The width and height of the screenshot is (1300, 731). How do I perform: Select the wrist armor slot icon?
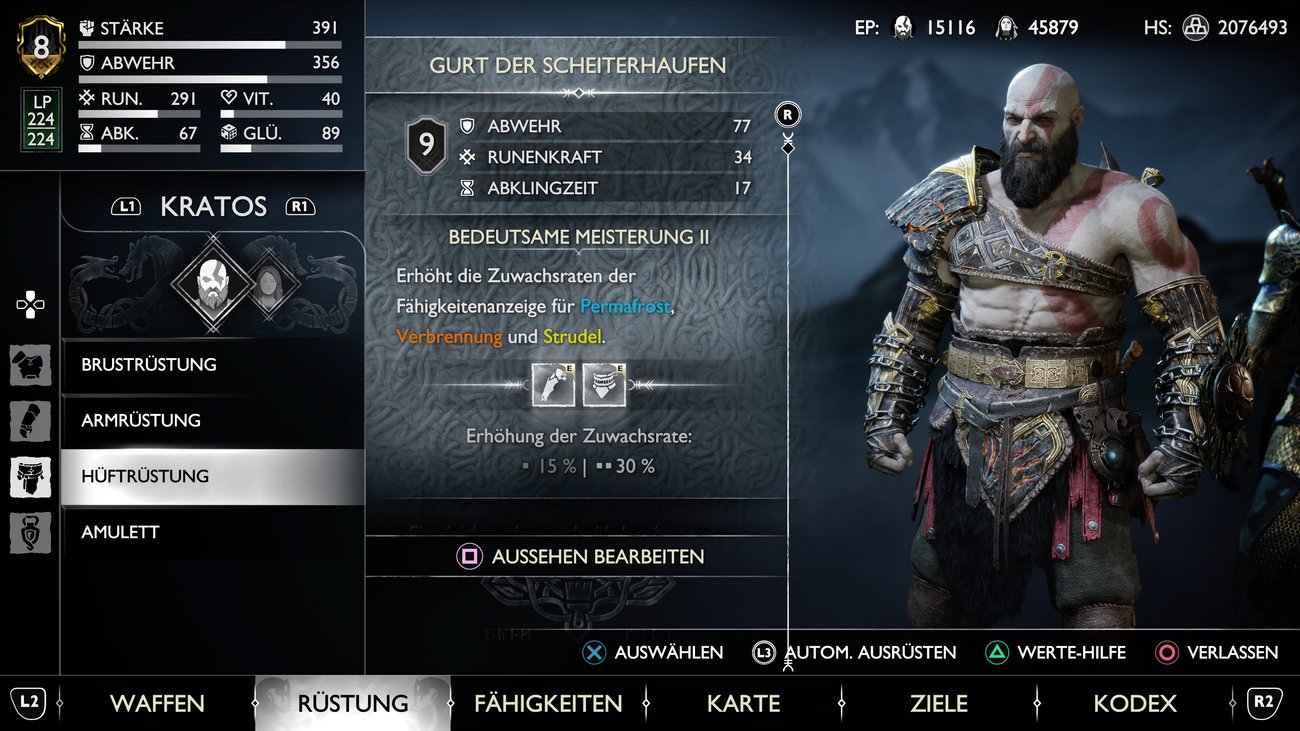pos(30,420)
